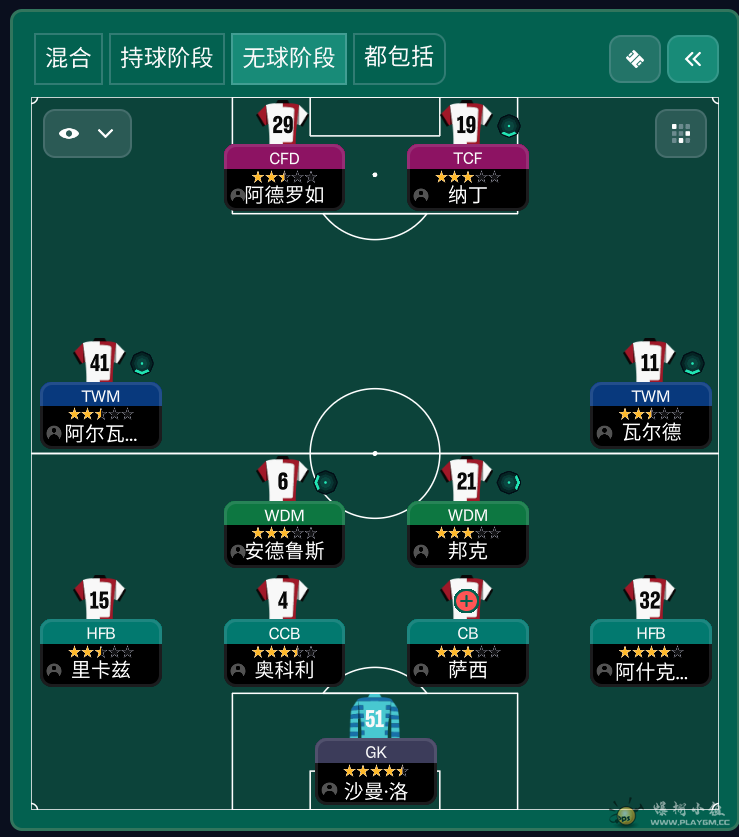
Task: Select the 持球阶段 tab
Action: pyautogui.click(x=166, y=58)
